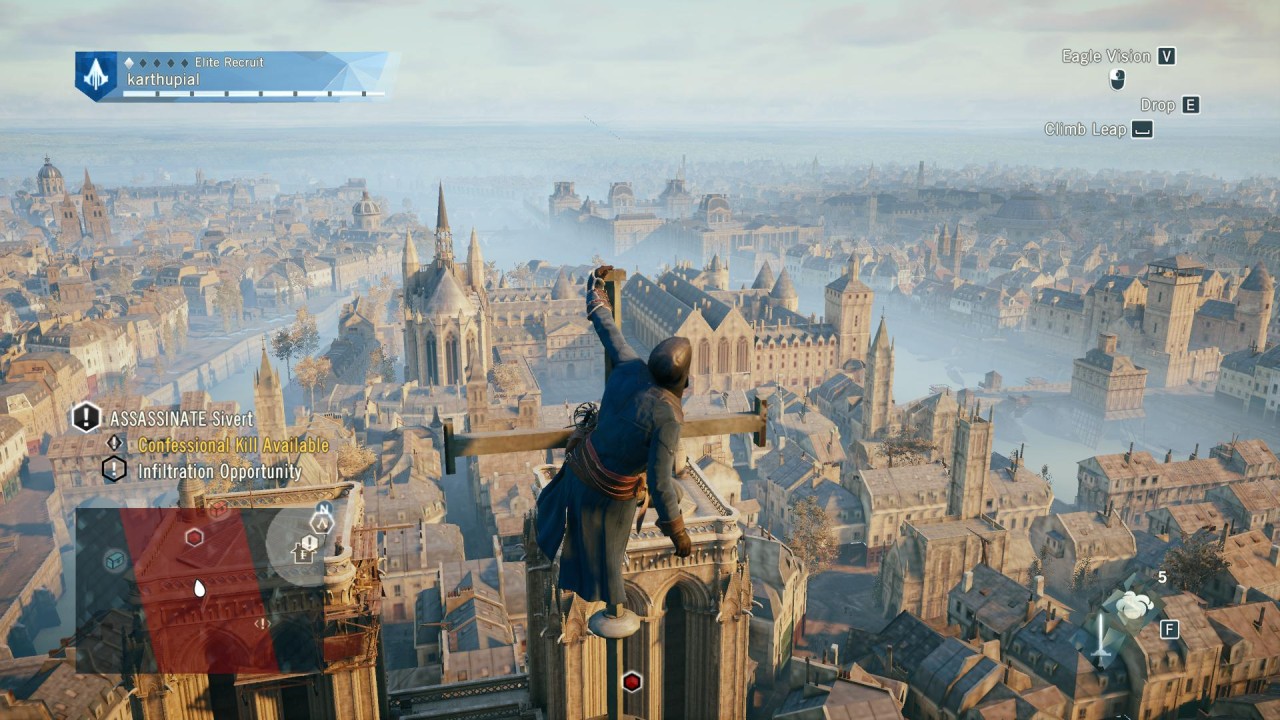Click the small diamond exclamation minimap marker
Screen dimensions: 1280x720
pyautogui.click(x=262, y=623)
